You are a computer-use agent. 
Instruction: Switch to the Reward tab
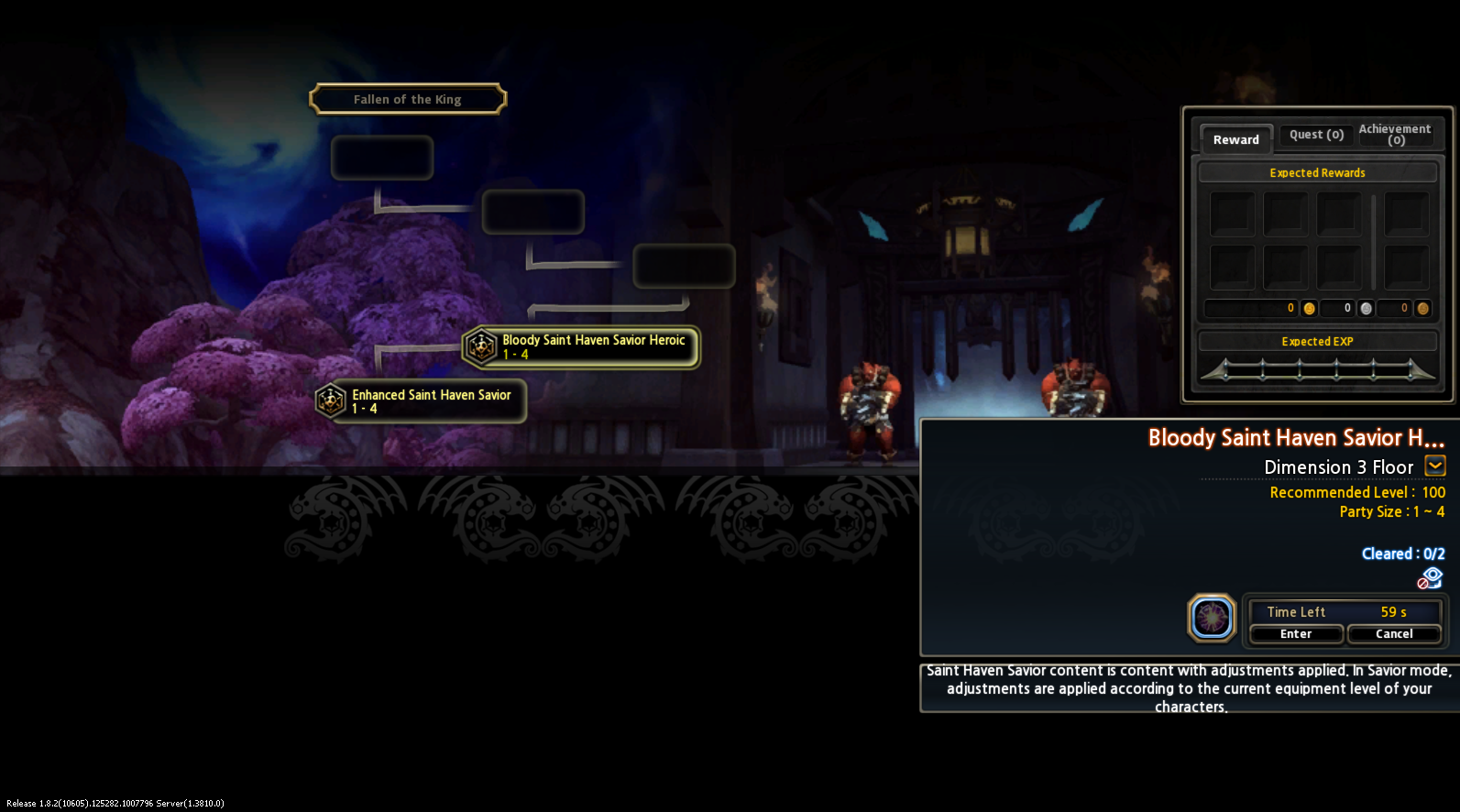click(1235, 139)
